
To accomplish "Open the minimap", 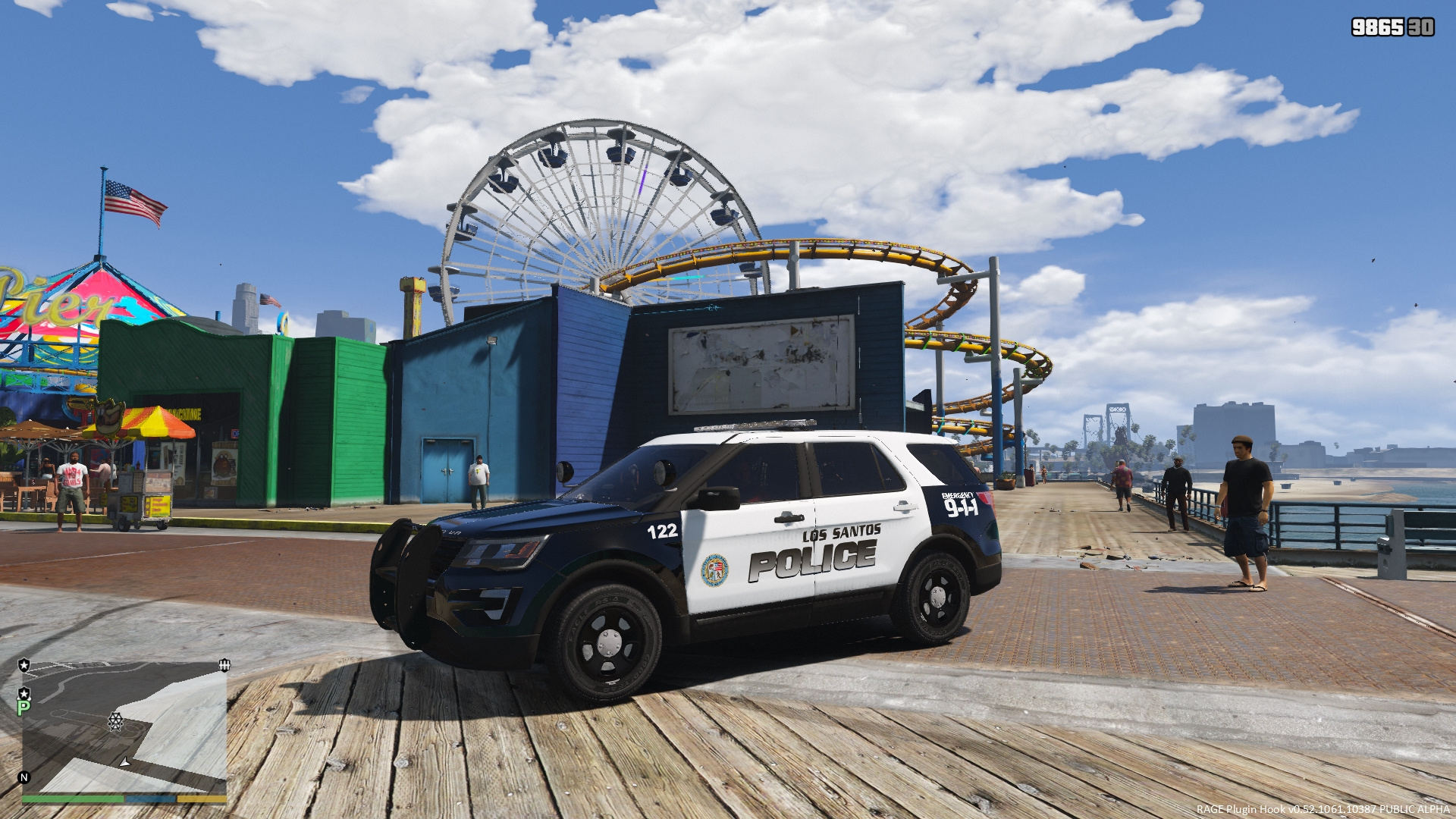I will pyautogui.click(x=124, y=728).
